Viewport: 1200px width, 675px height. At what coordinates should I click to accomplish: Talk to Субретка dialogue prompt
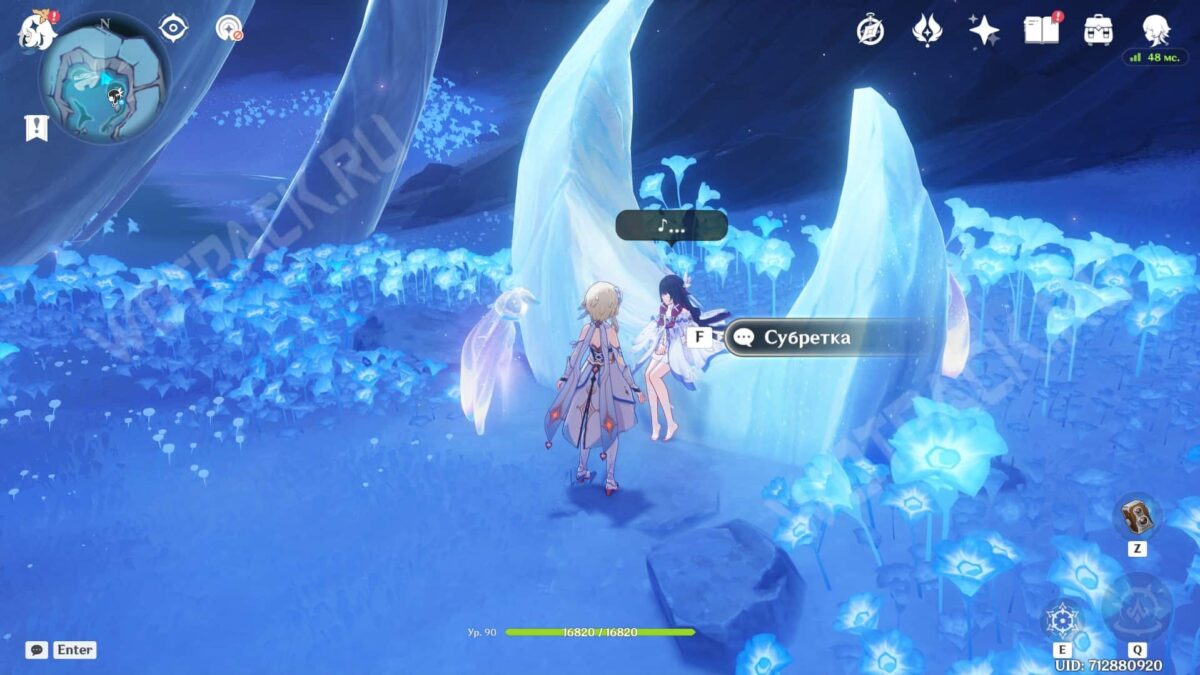pos(806,337)
